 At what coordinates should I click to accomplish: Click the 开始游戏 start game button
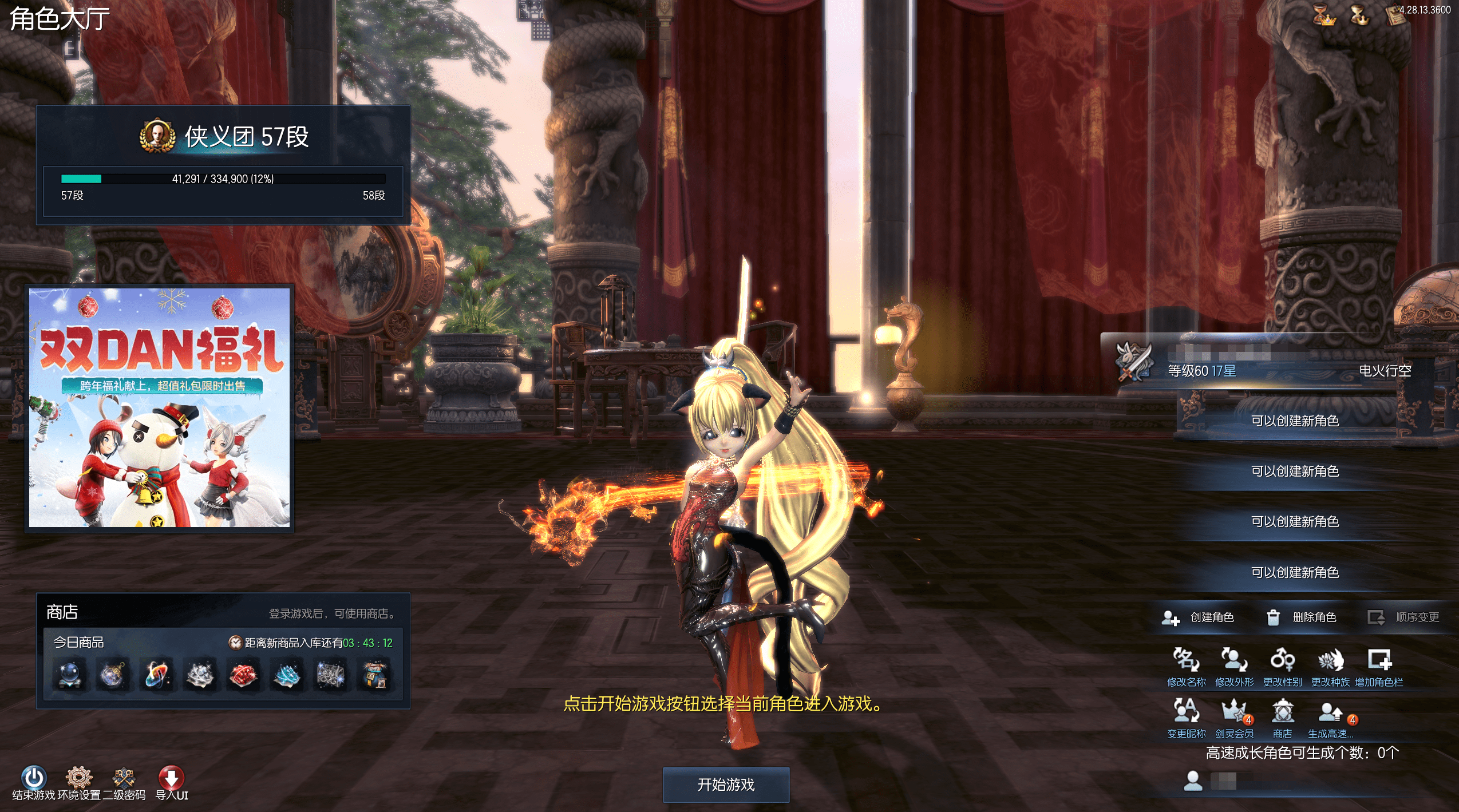coord(725,785)
